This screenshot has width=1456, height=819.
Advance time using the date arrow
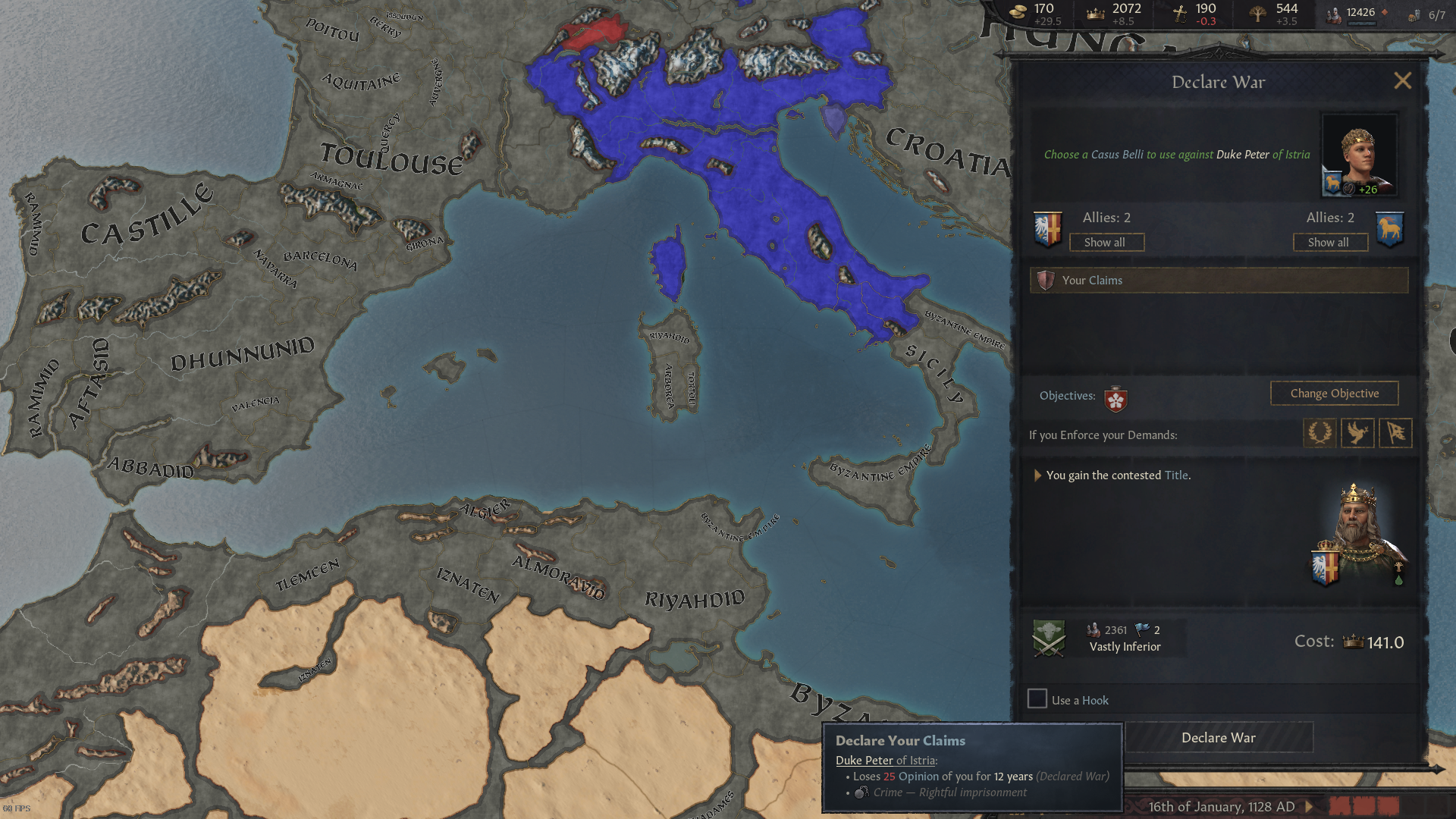pos(1309,807)
